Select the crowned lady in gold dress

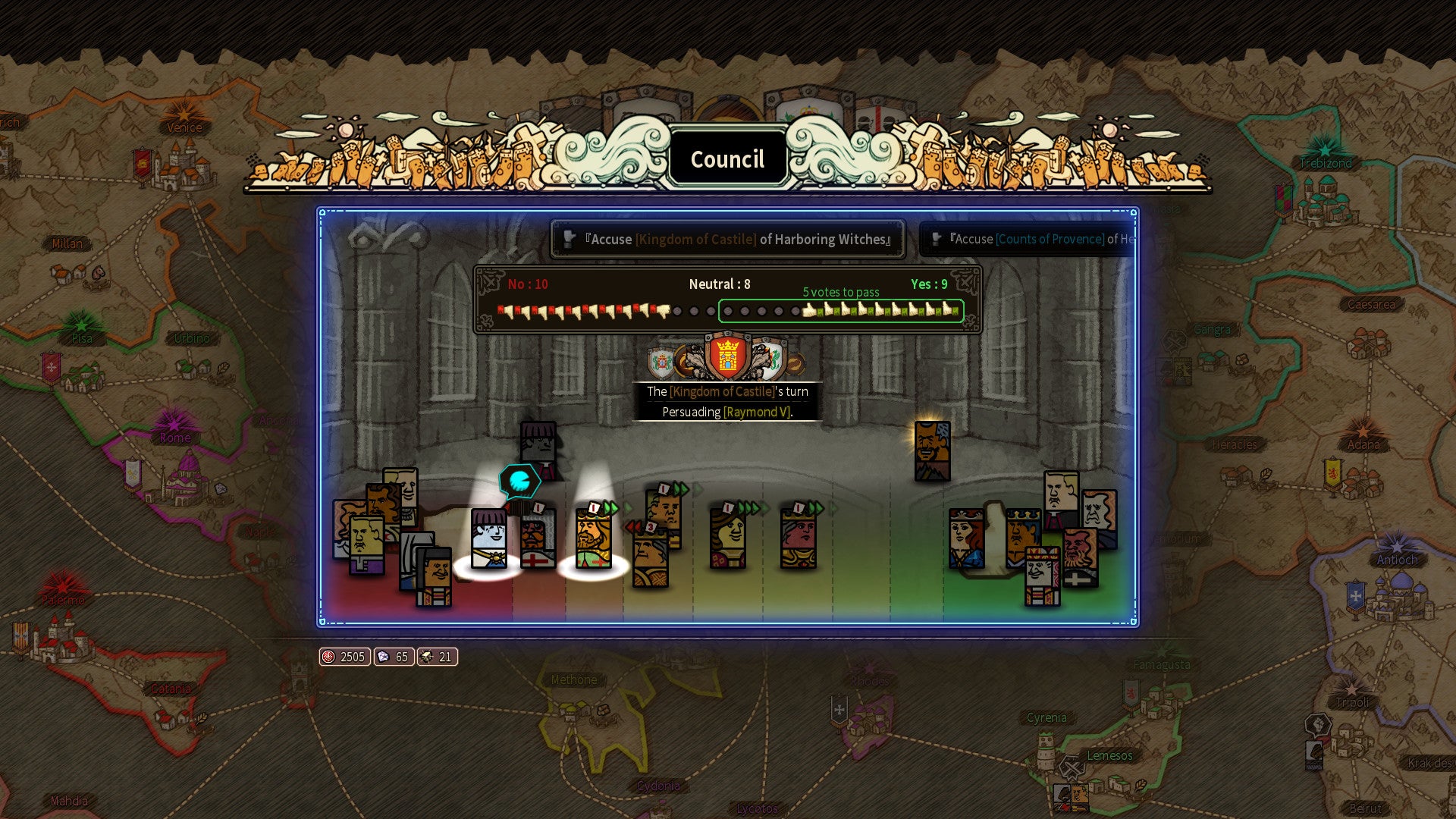click(x=798, y=539)
